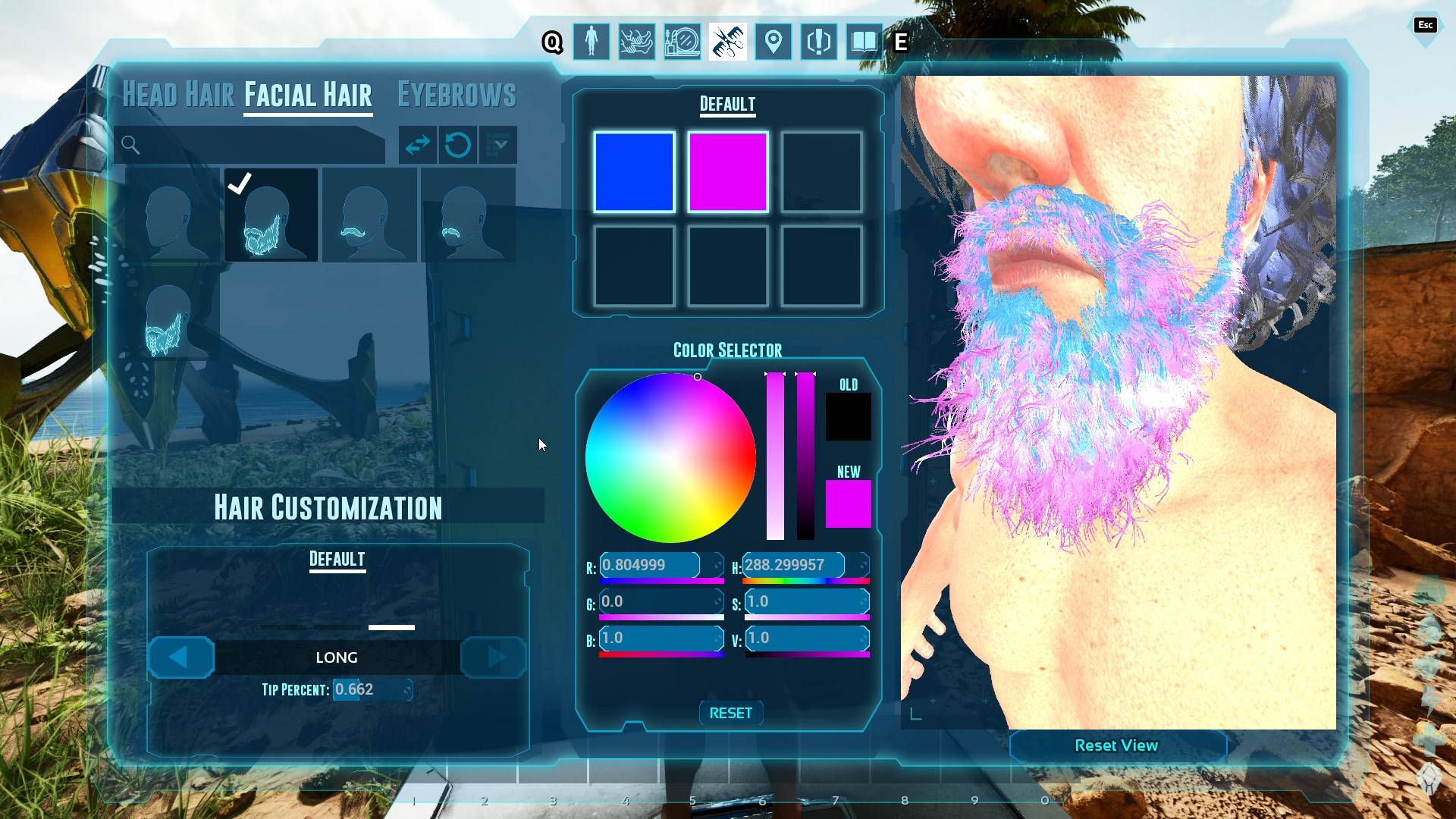Open the warning exclamation panel icon

818,42
